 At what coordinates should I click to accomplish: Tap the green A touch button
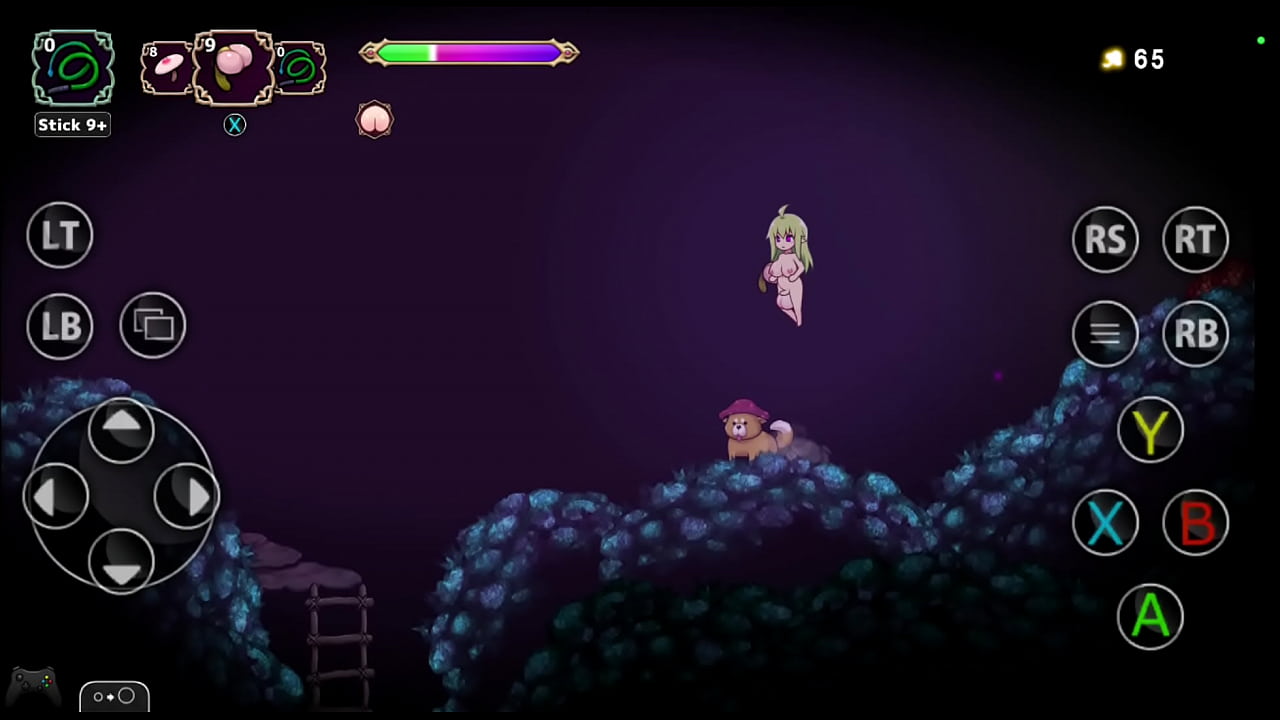pyautogui.click(x=1150, y=616)
